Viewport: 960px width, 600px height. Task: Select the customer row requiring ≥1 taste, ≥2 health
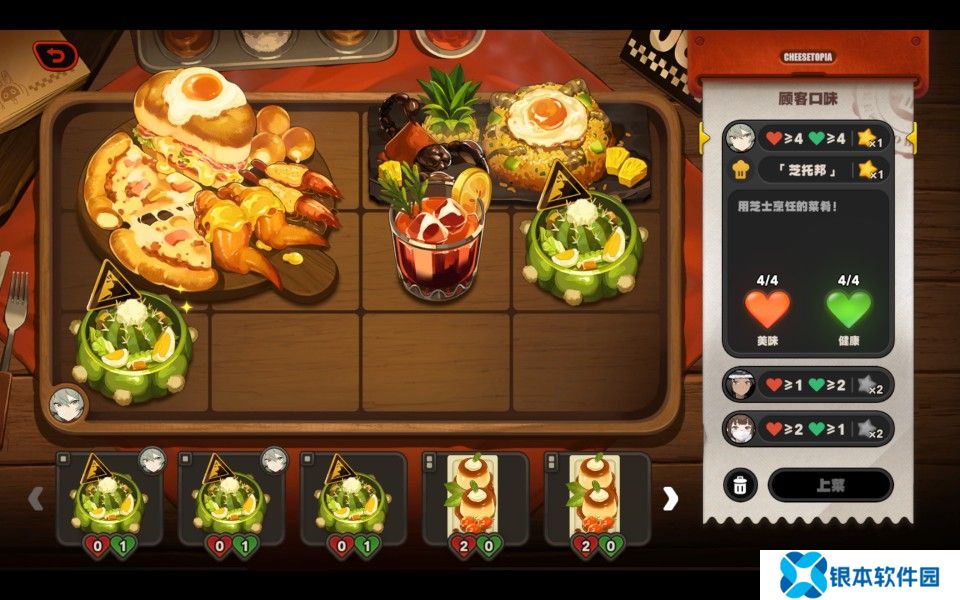tap(807, 384)
